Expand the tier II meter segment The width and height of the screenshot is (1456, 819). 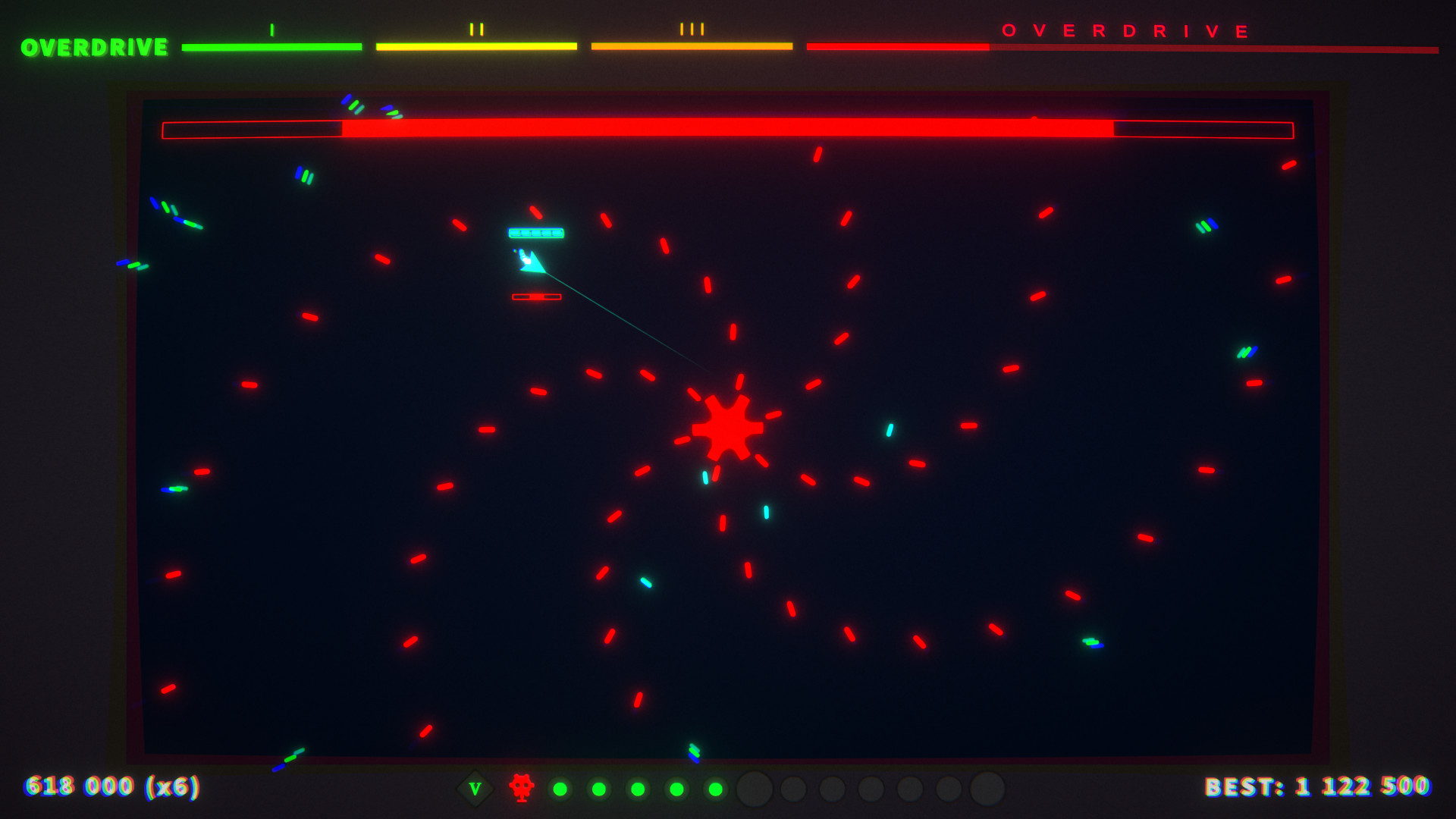tap(477, 46)
